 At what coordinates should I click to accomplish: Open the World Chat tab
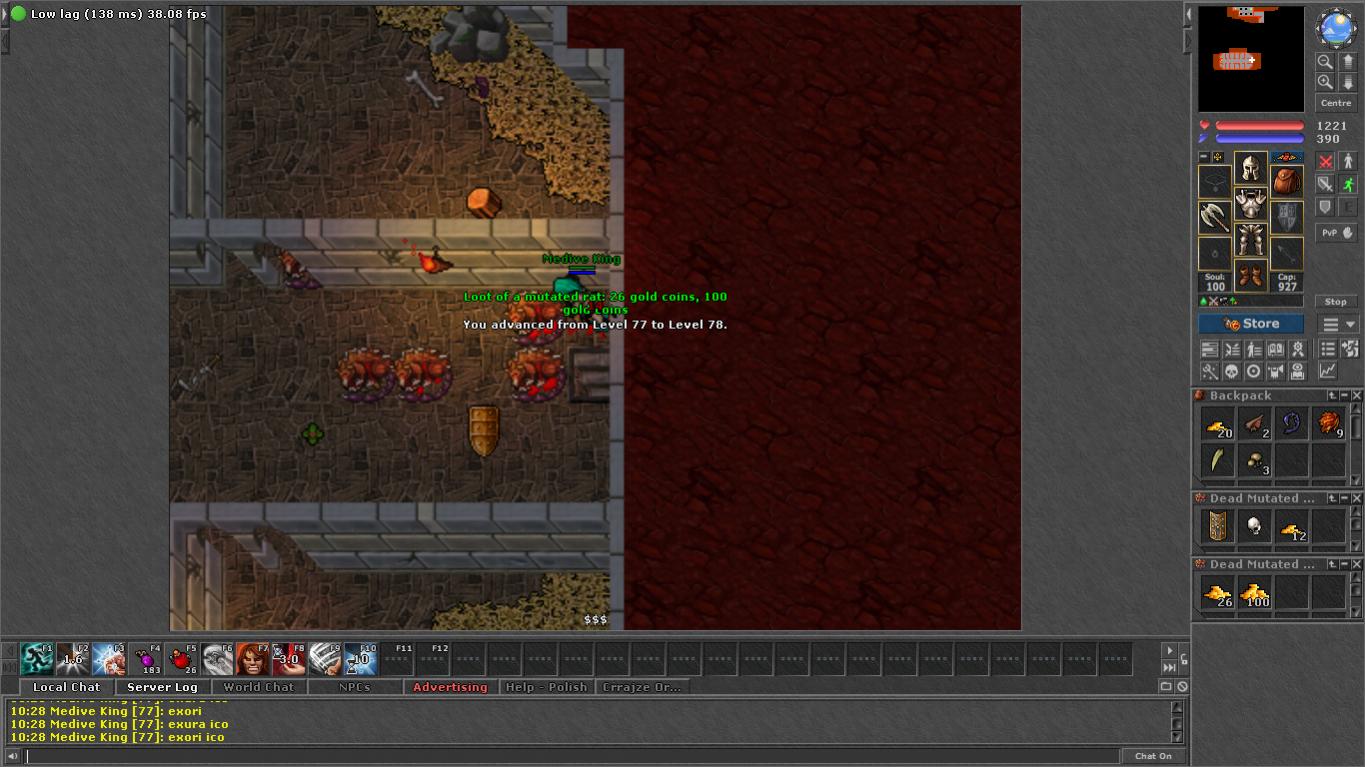[258, 687]
